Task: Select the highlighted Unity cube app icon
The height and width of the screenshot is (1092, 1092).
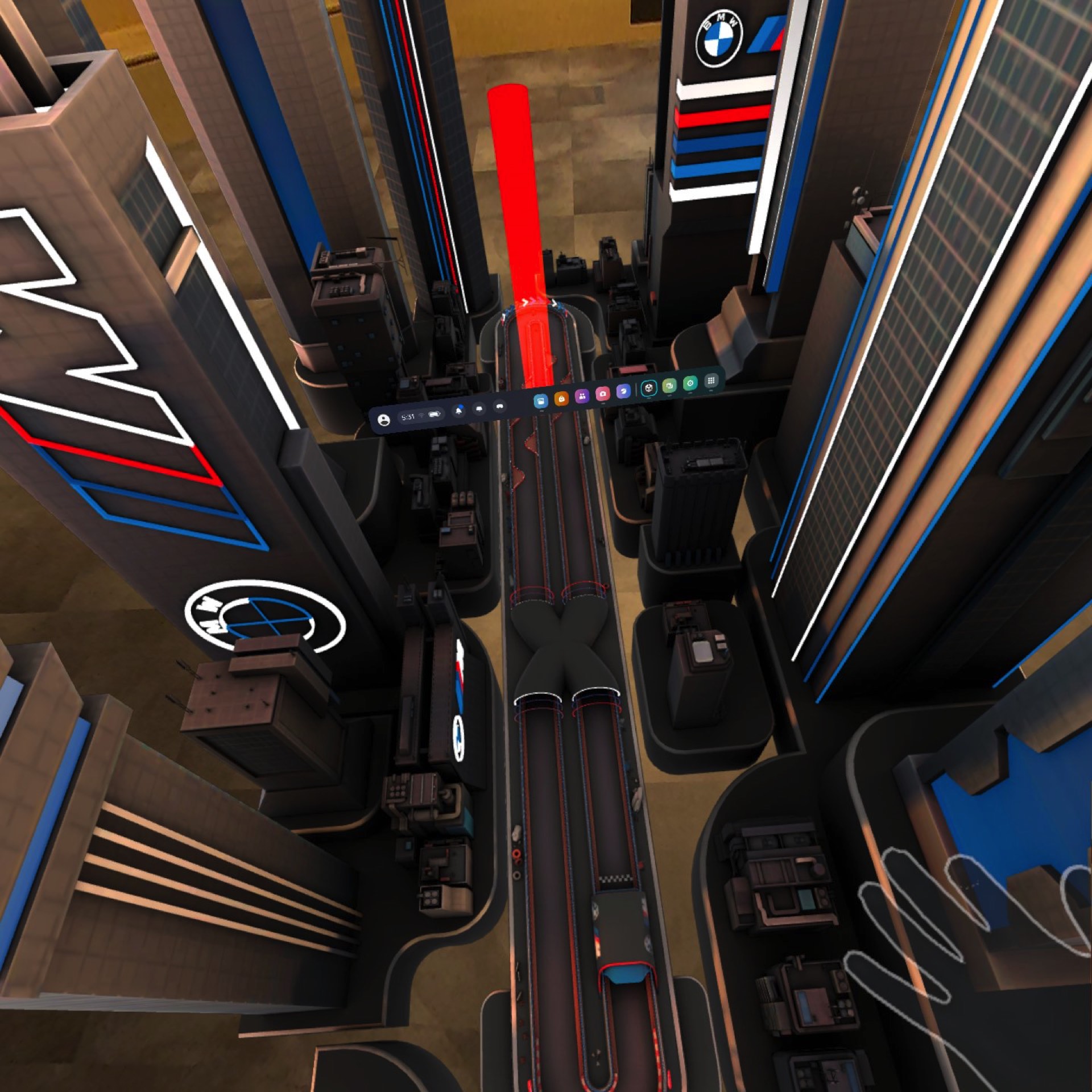Action: [x=649, y=388]
